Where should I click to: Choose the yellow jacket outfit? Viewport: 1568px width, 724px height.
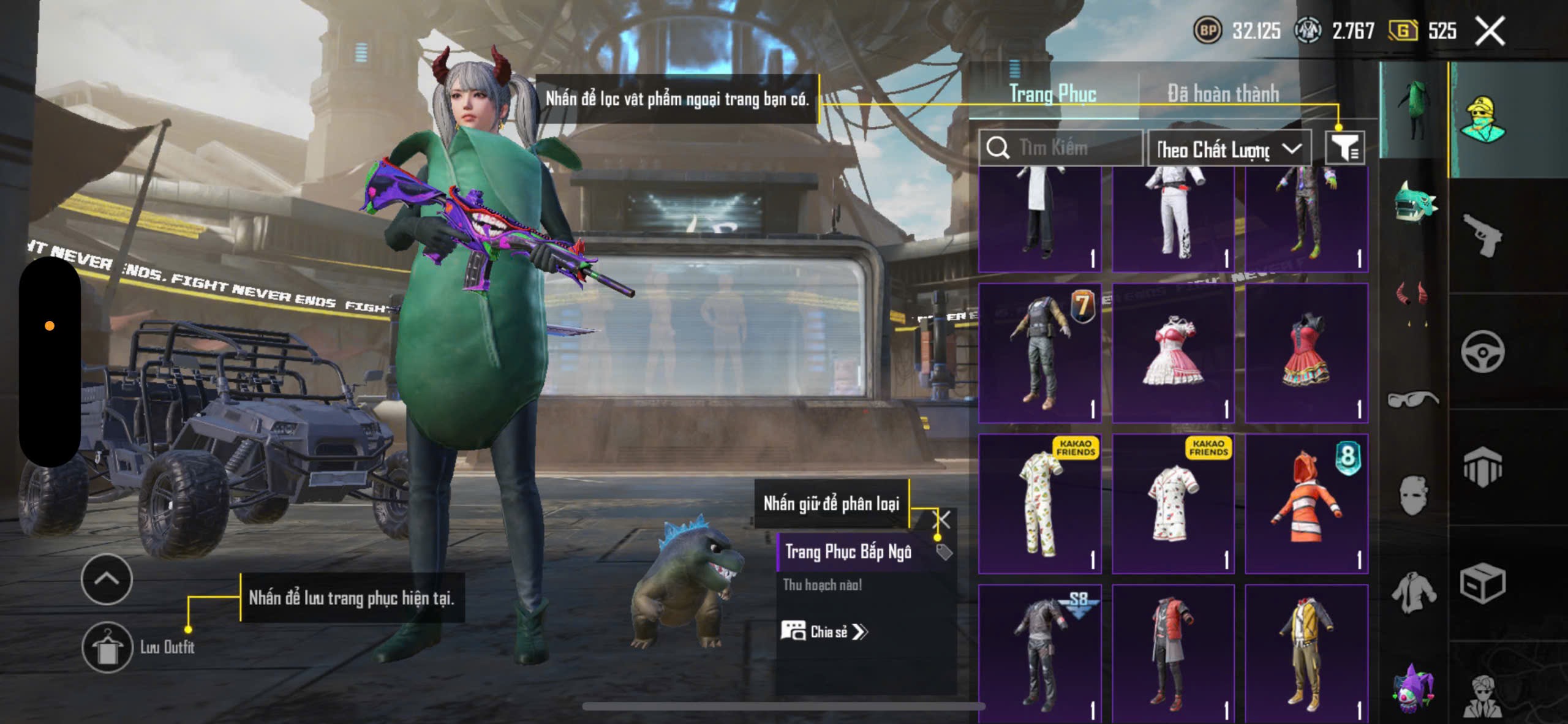point(1306,653)
